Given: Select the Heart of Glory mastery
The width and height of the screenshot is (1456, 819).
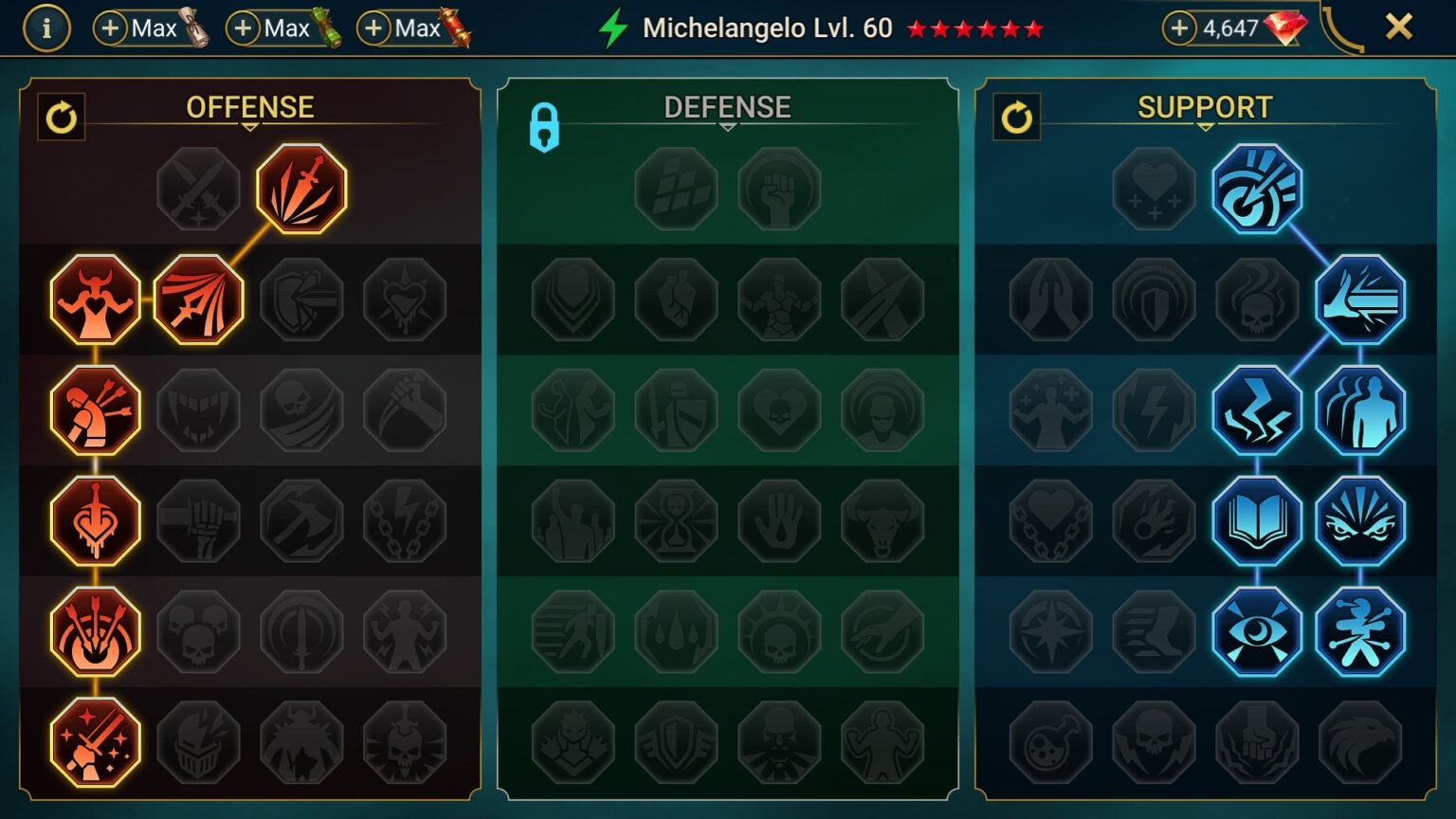Looking at the screenshot, I should click(x=94, y=298).
